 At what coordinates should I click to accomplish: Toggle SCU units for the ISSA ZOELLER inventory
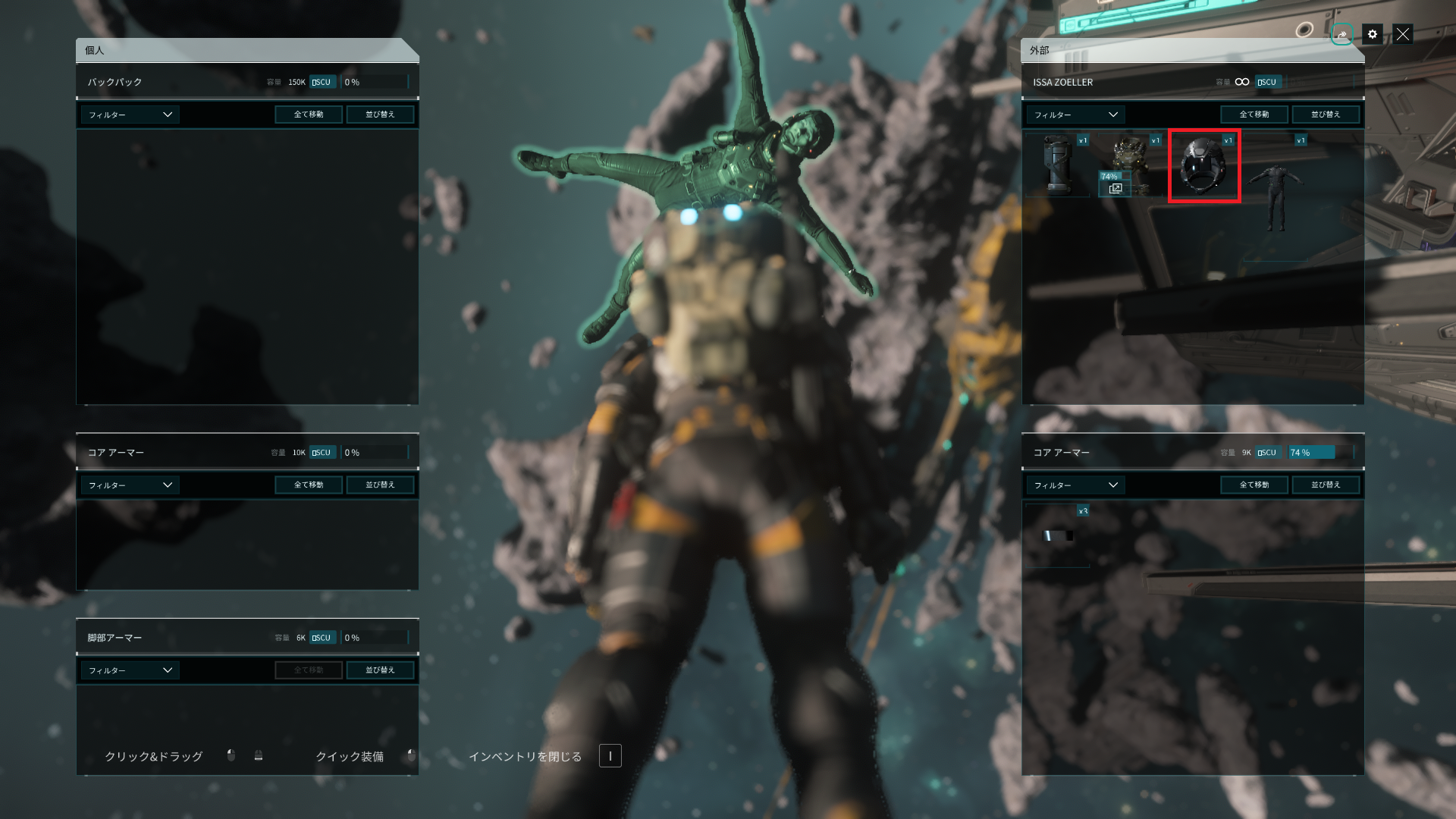pyautogui.click(x=1266, y=81)
